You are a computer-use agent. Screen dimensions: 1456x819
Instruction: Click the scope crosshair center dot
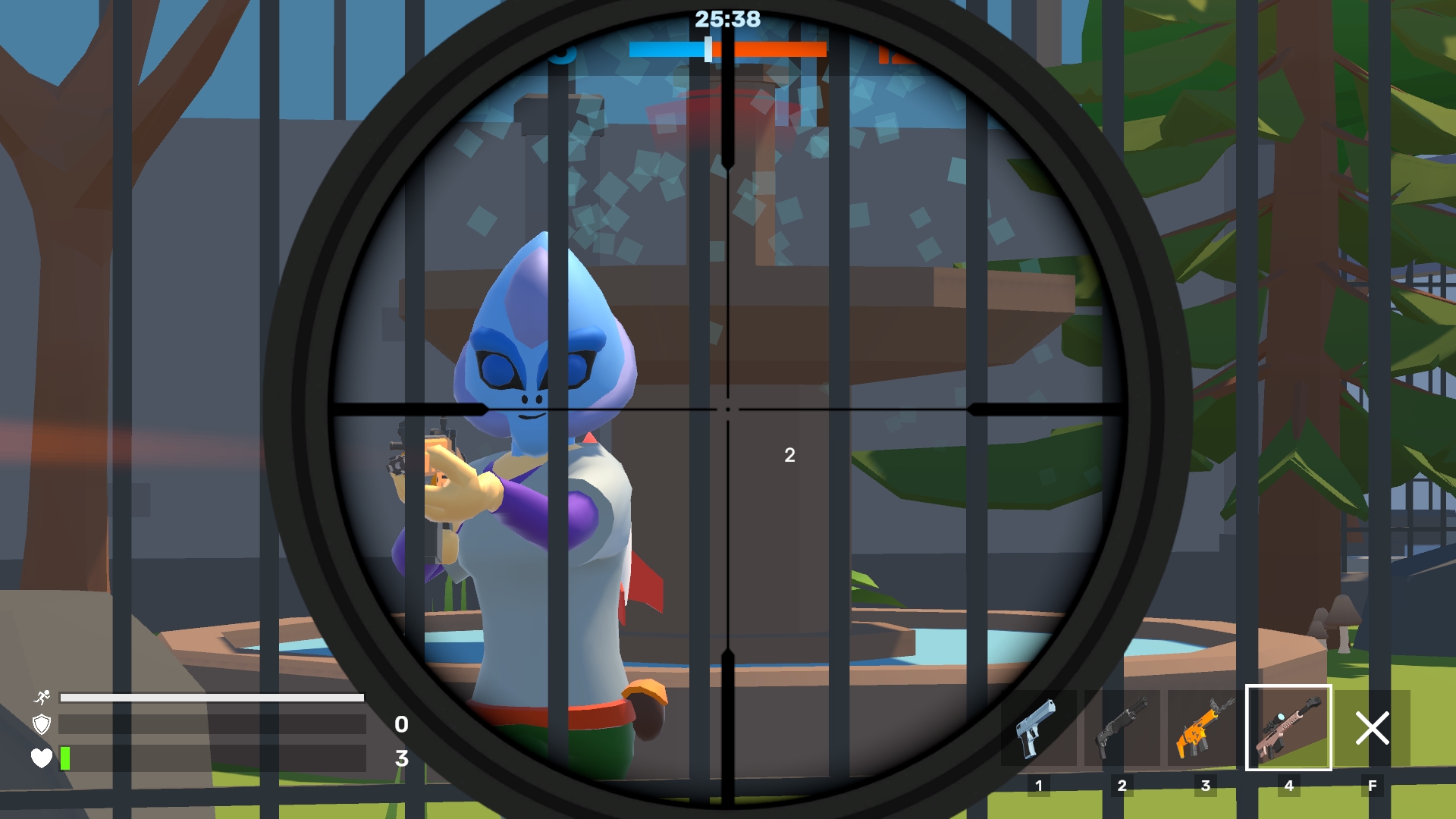point(728,409)
